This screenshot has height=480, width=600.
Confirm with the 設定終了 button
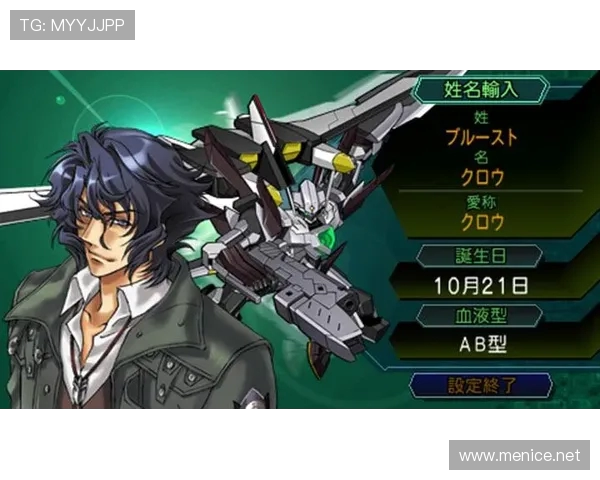click(481, 385)
